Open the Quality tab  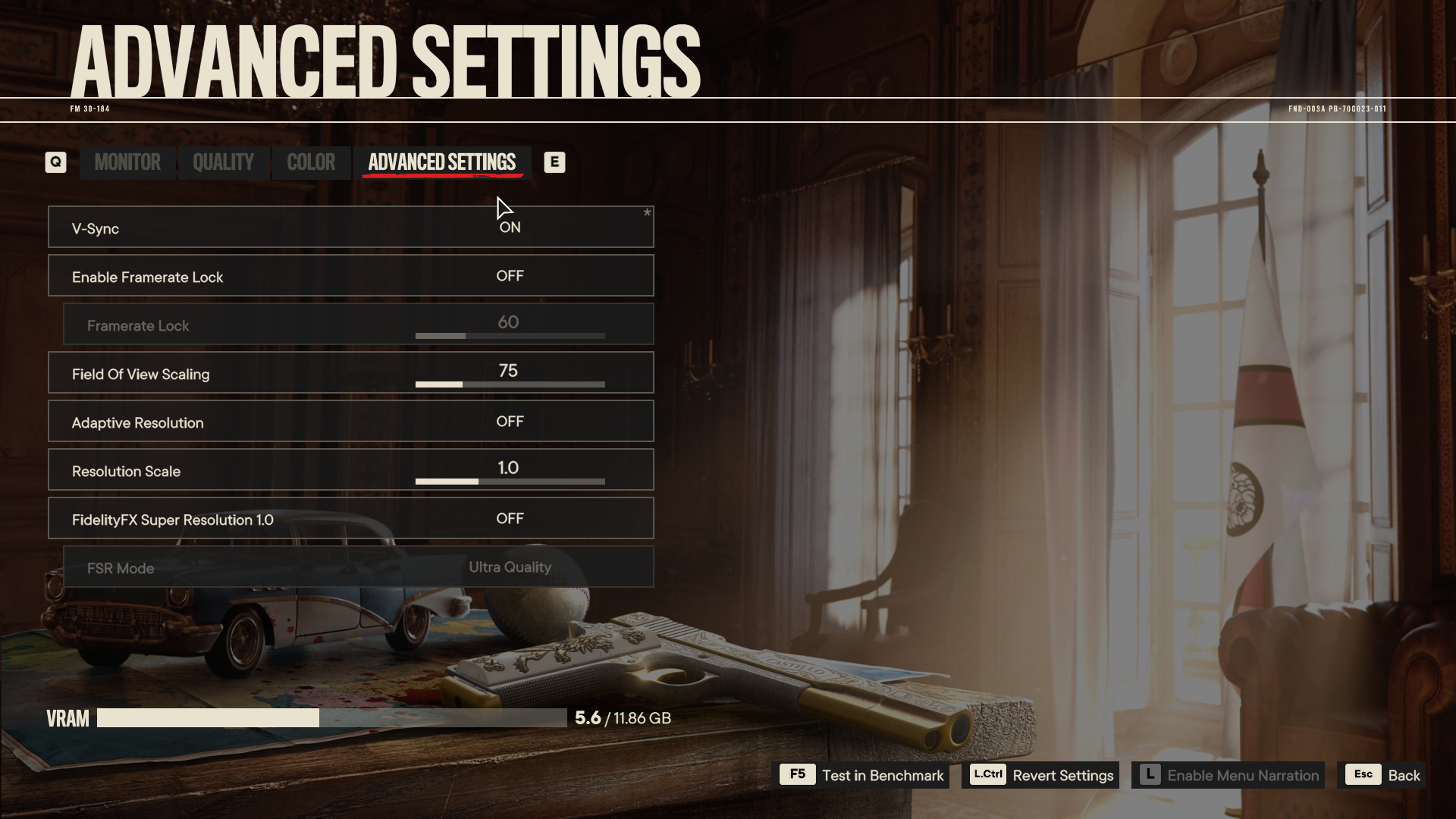coord(223,162)
